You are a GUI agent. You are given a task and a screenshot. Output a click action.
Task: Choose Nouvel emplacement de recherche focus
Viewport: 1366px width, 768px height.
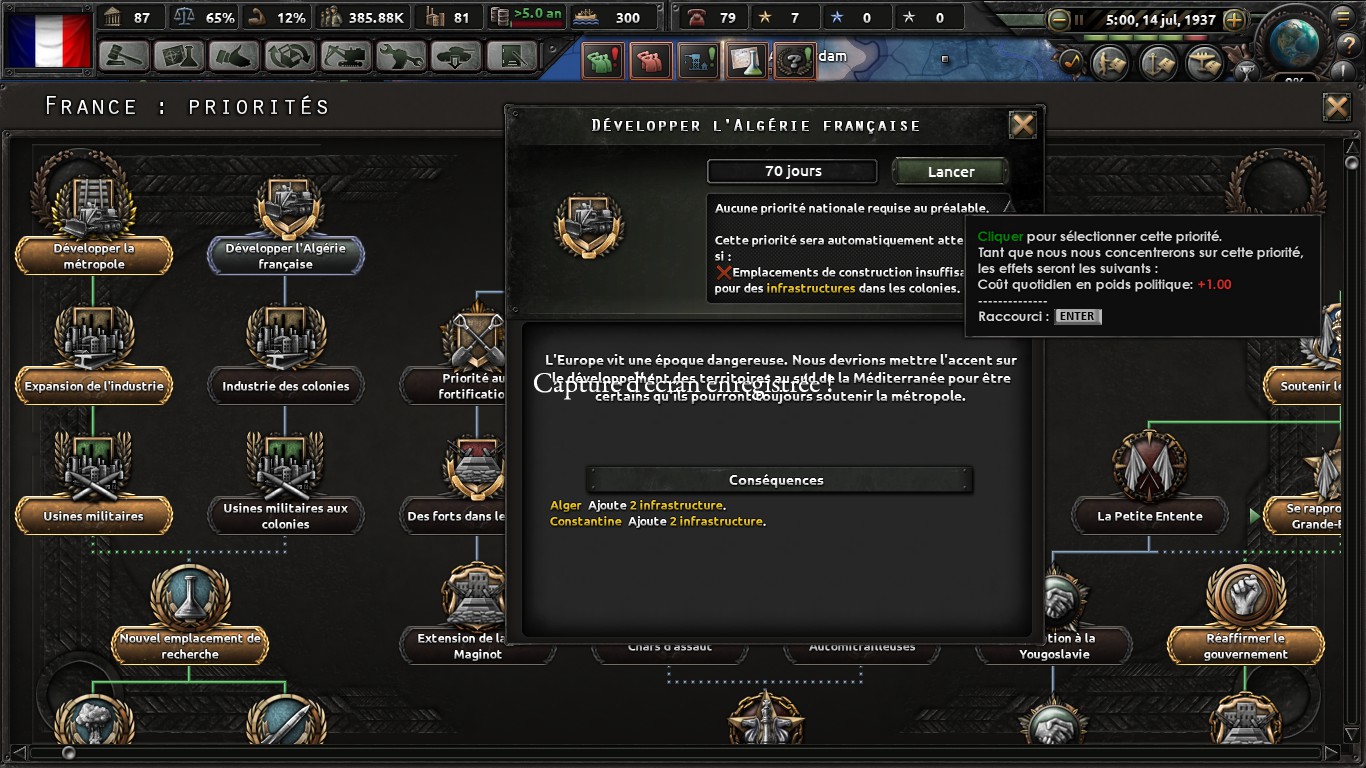[x=190, y=646]
